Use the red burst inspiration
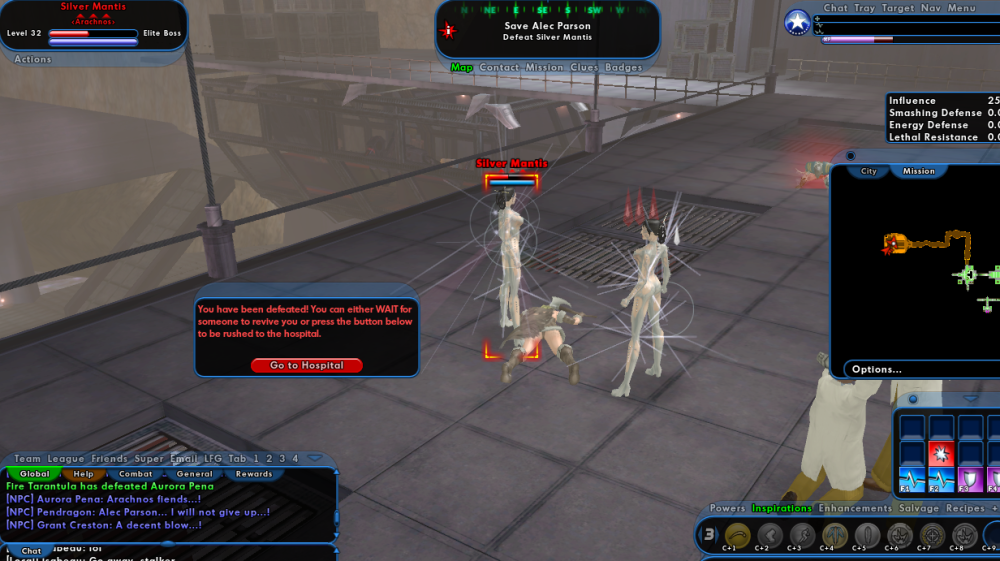Viewport: 1000px width, 561px height. [941, 453]
